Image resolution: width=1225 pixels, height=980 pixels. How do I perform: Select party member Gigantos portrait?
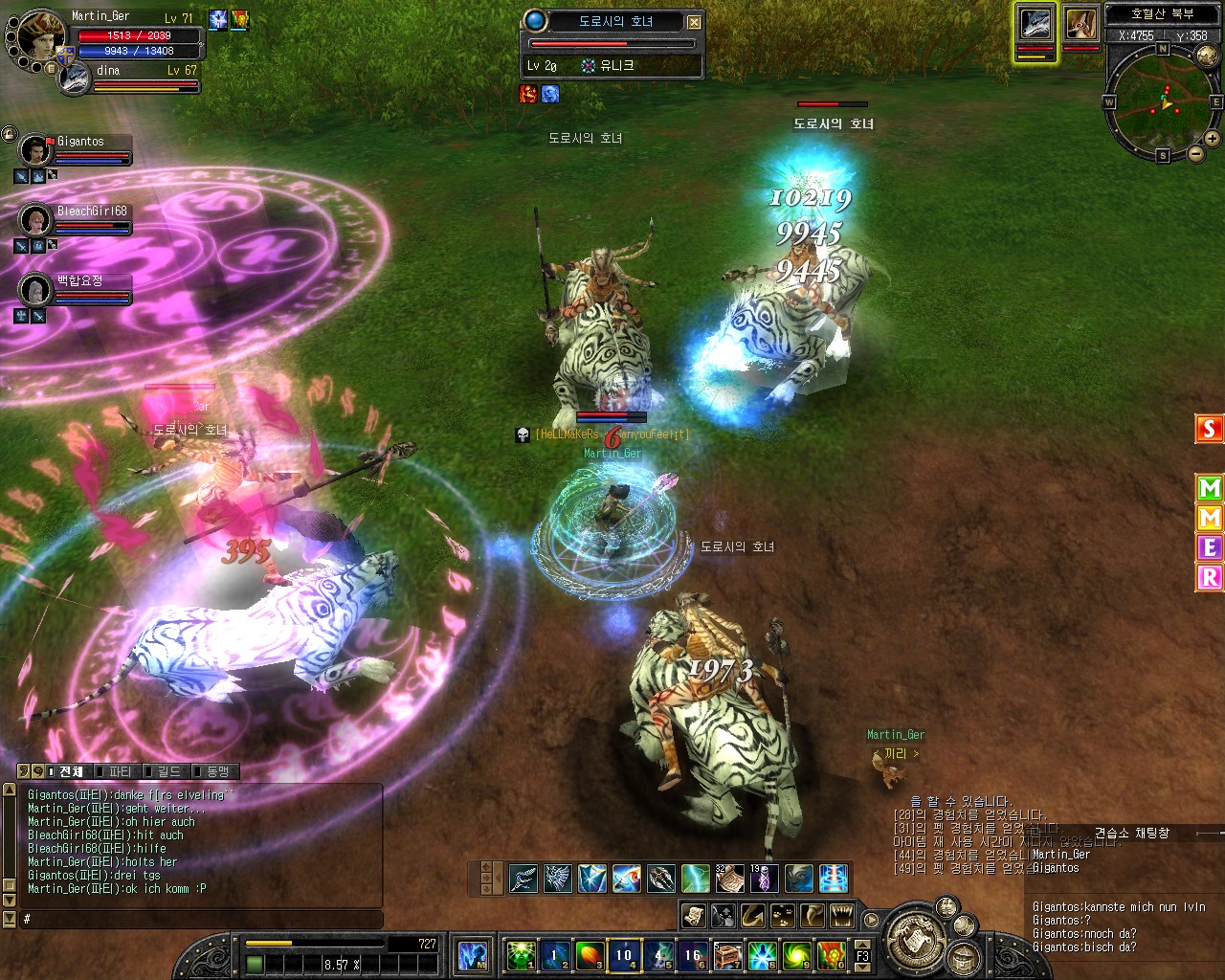click(x=36, y=150)
